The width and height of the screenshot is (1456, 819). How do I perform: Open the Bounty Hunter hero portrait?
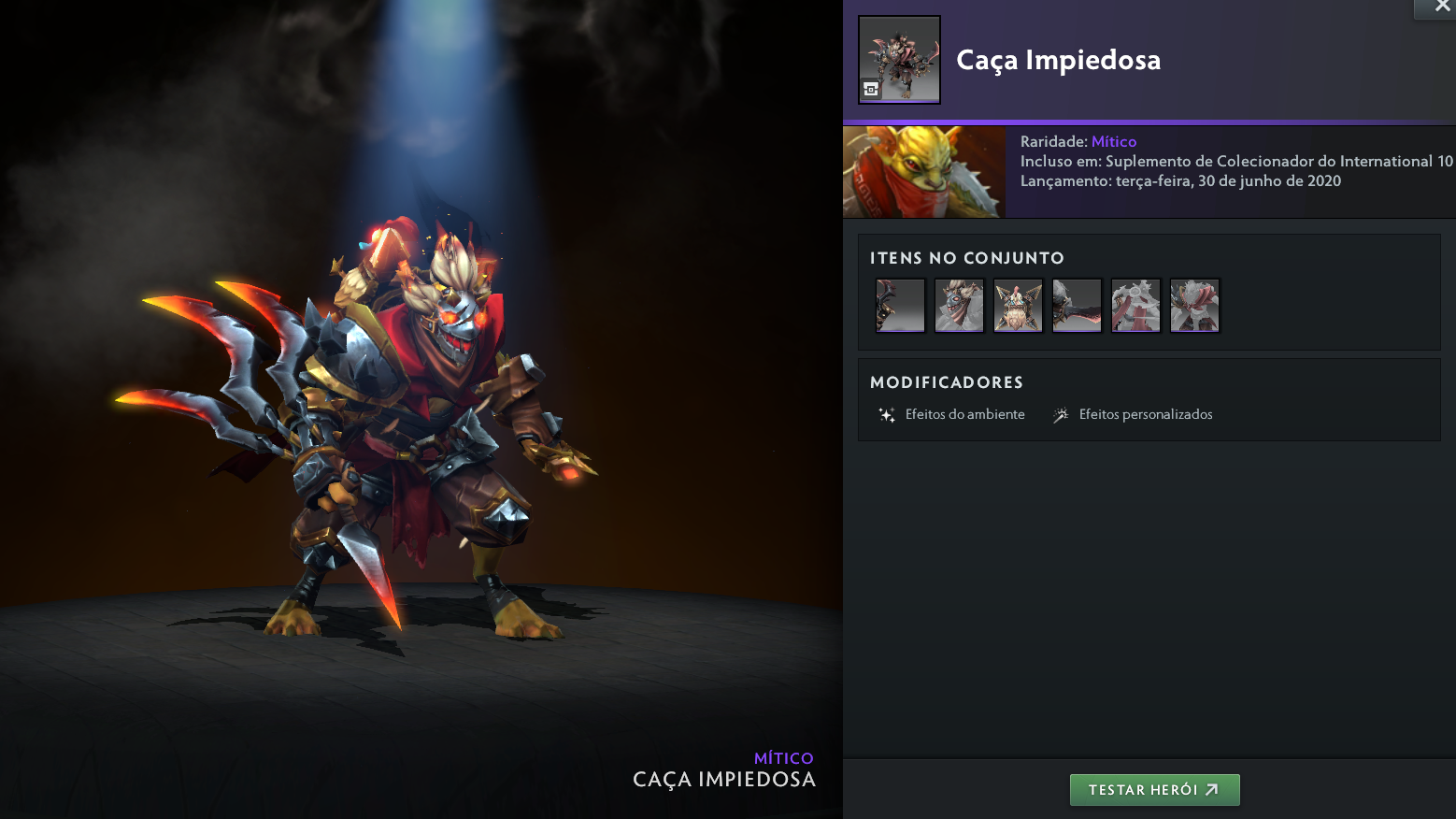coord(923,172)
